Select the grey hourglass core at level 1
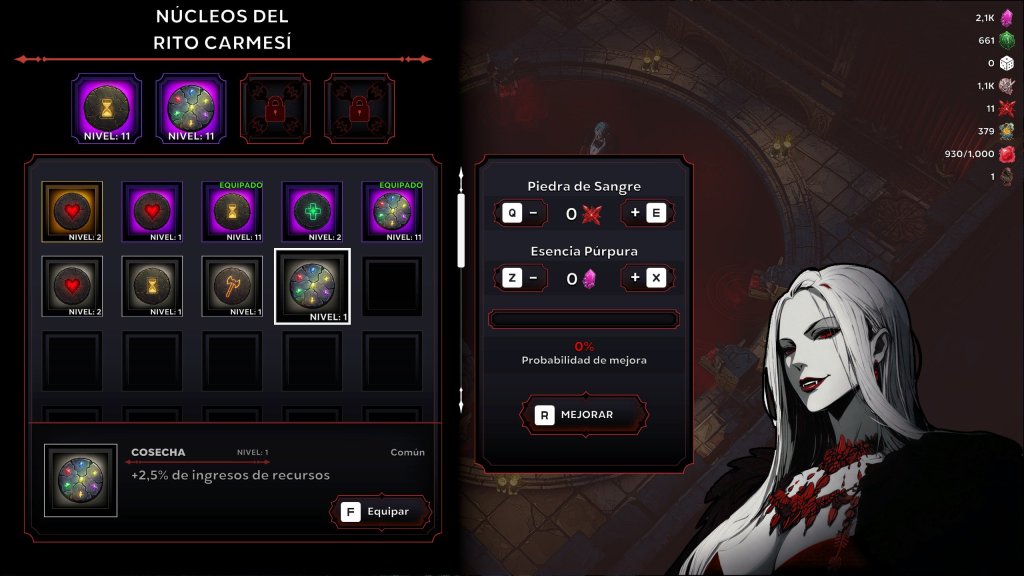 pos(152,287)
